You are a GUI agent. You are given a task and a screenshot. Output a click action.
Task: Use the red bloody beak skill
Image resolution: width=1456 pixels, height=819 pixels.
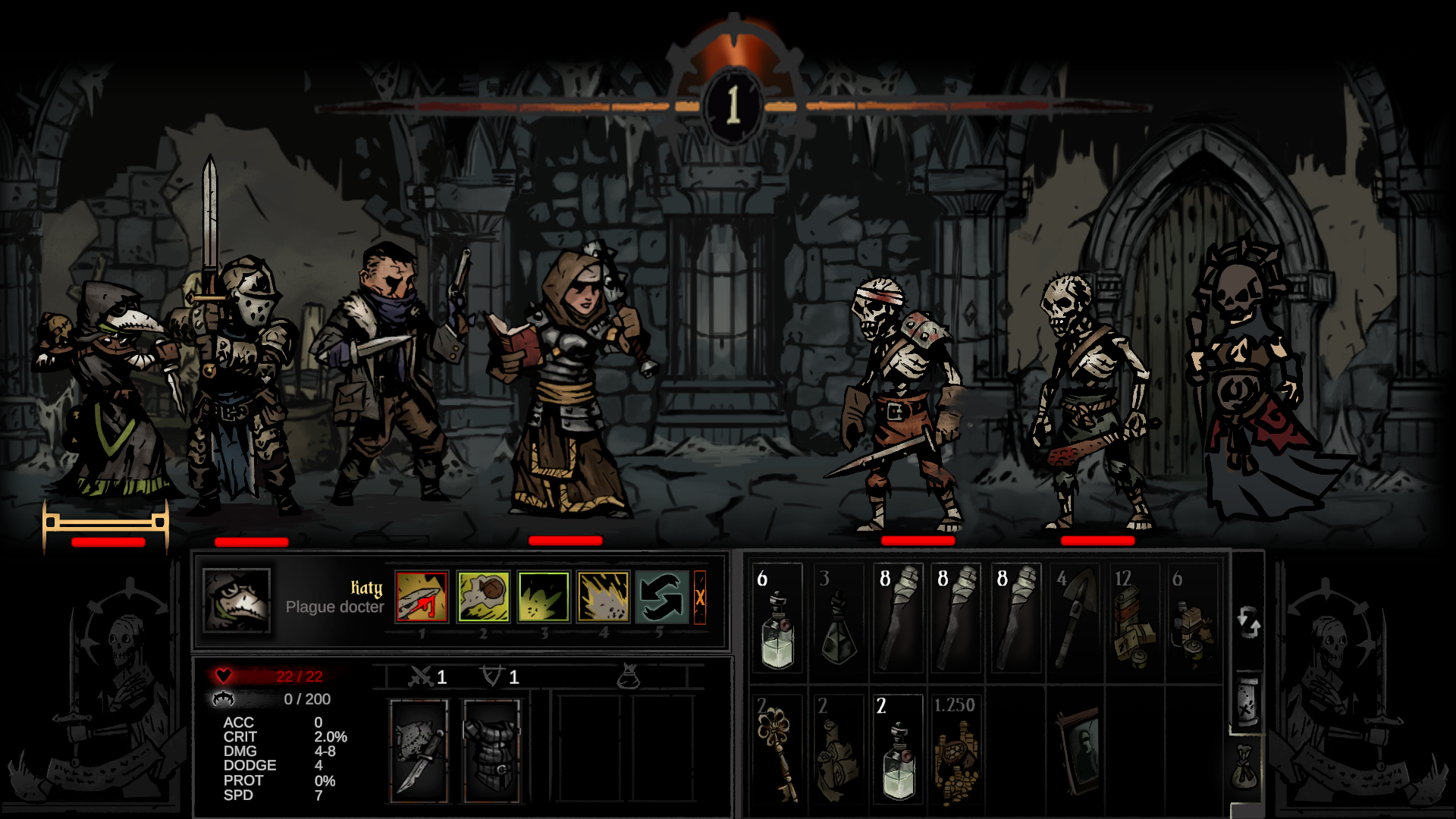coord(422,597)
